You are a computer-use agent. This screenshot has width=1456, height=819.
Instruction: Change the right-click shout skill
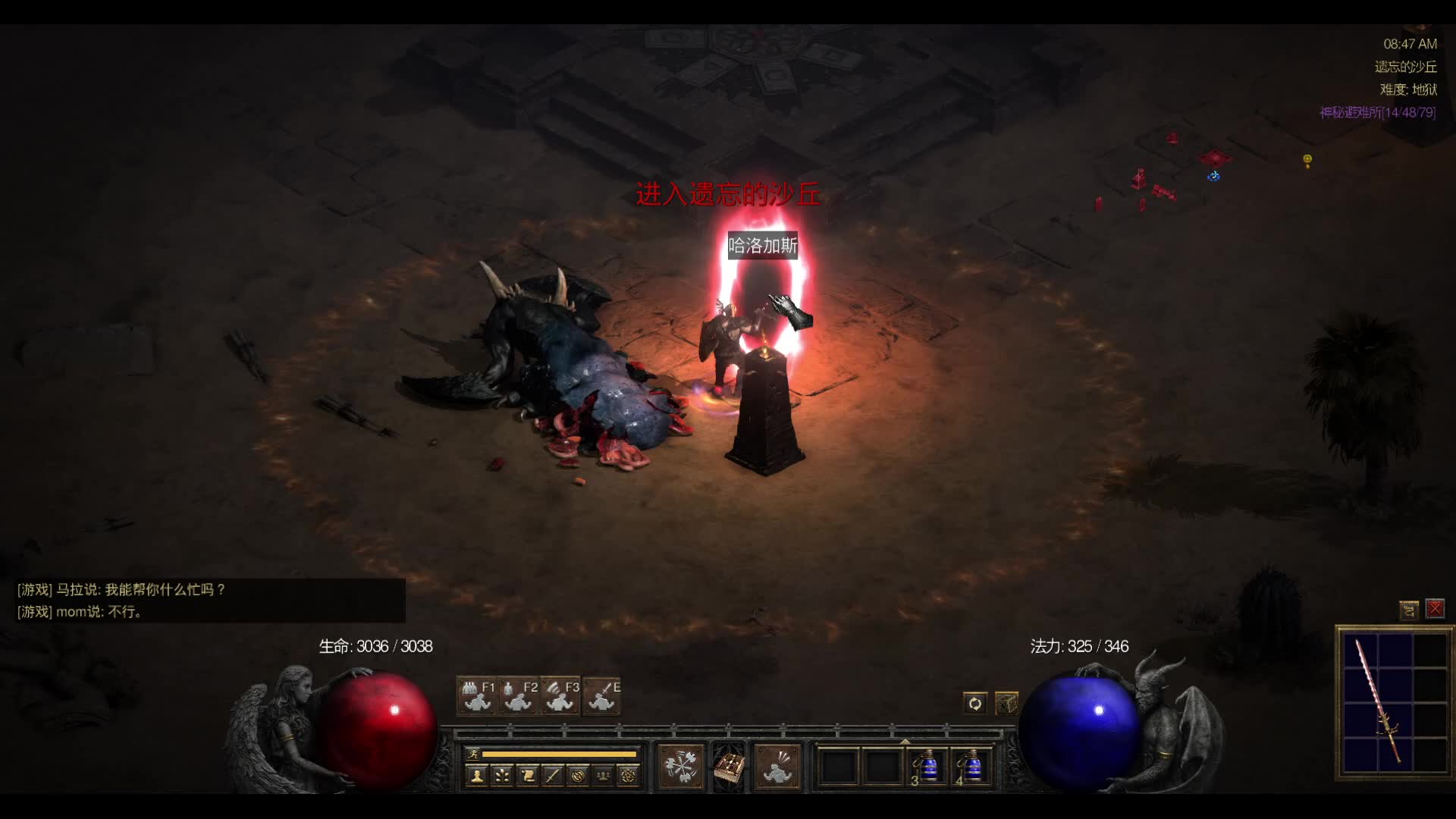tap(777, 767)
